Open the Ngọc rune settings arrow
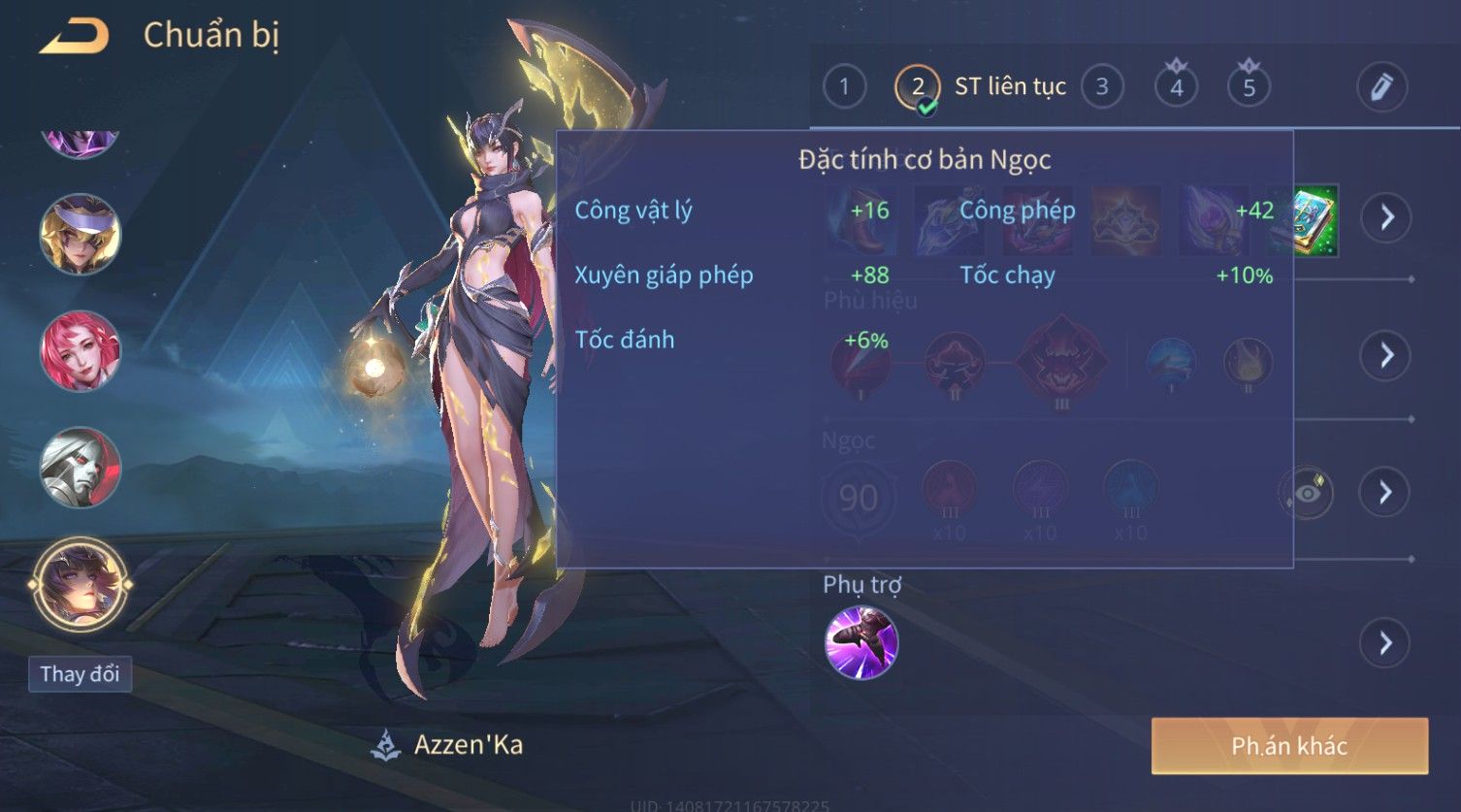This screenshot has height=812, width=1461. pyautogui.click(x=1385, y=493)
